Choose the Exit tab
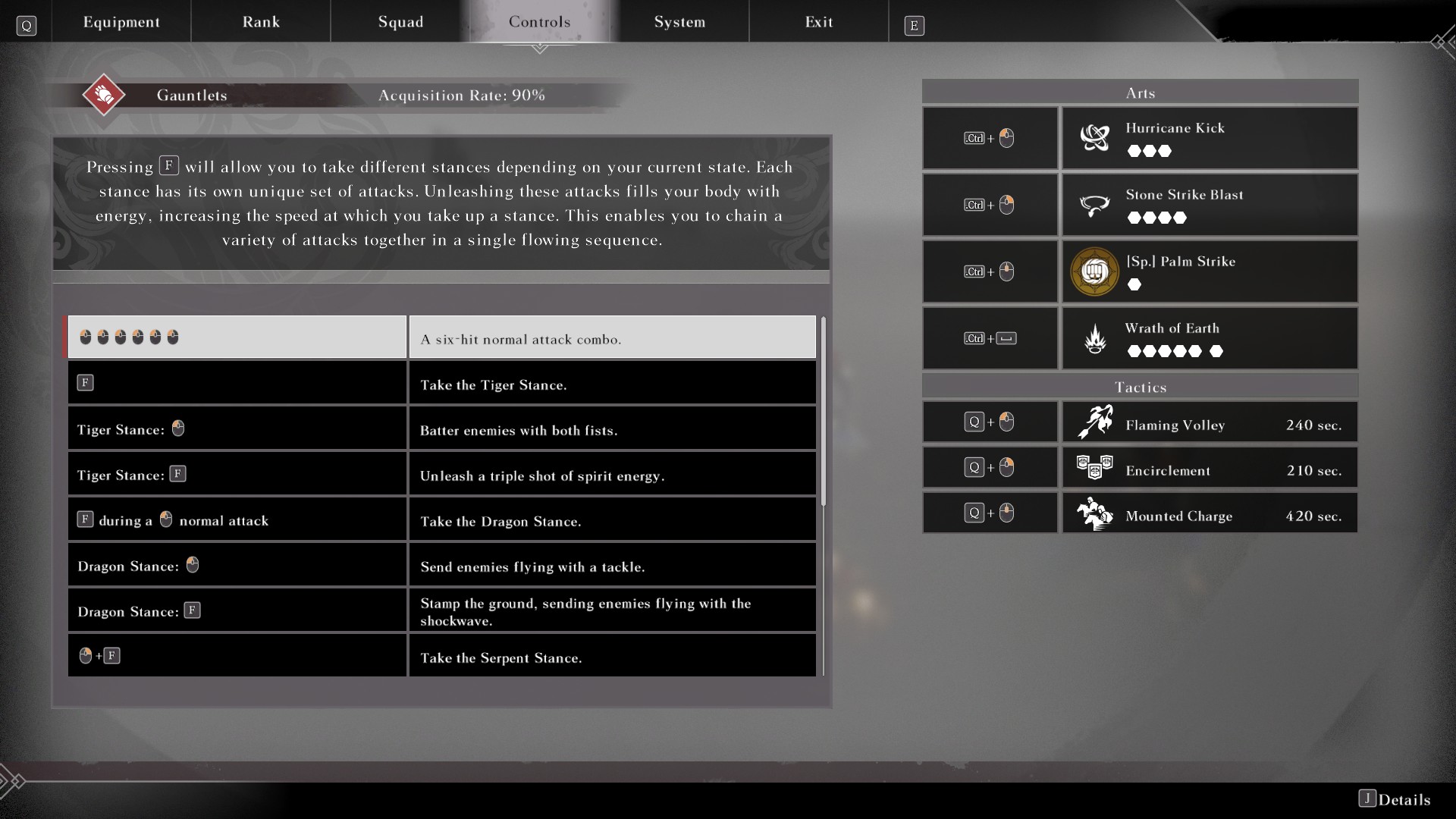This screenshot has height=819, width=1456. 819,22
